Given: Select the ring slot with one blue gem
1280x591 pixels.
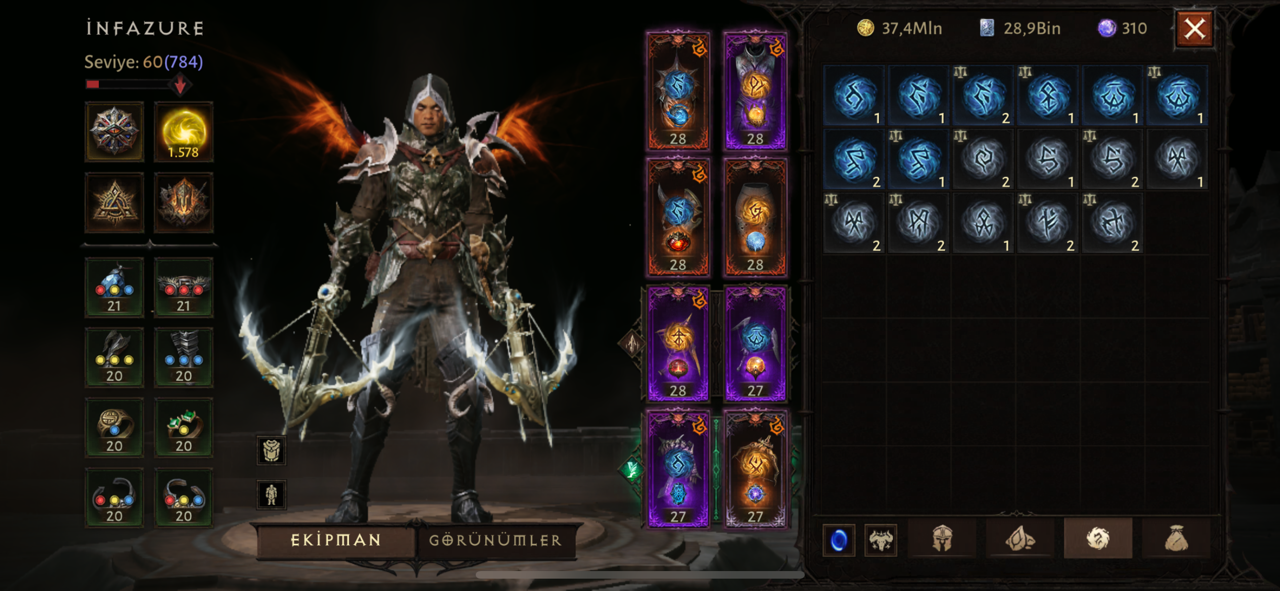Looking at the screenshot, I should [x=114, y=427].
